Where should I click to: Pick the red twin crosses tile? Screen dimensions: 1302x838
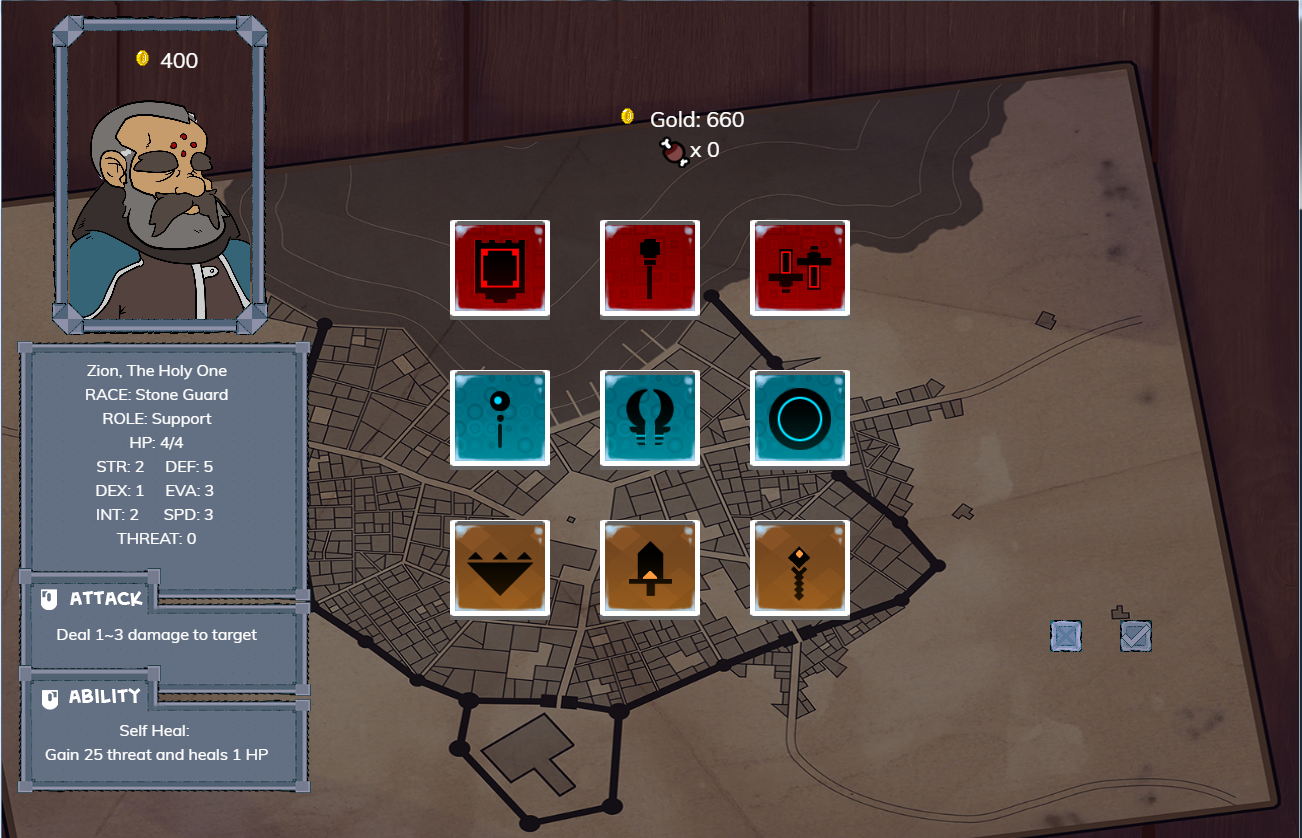(x=800, y=268)
